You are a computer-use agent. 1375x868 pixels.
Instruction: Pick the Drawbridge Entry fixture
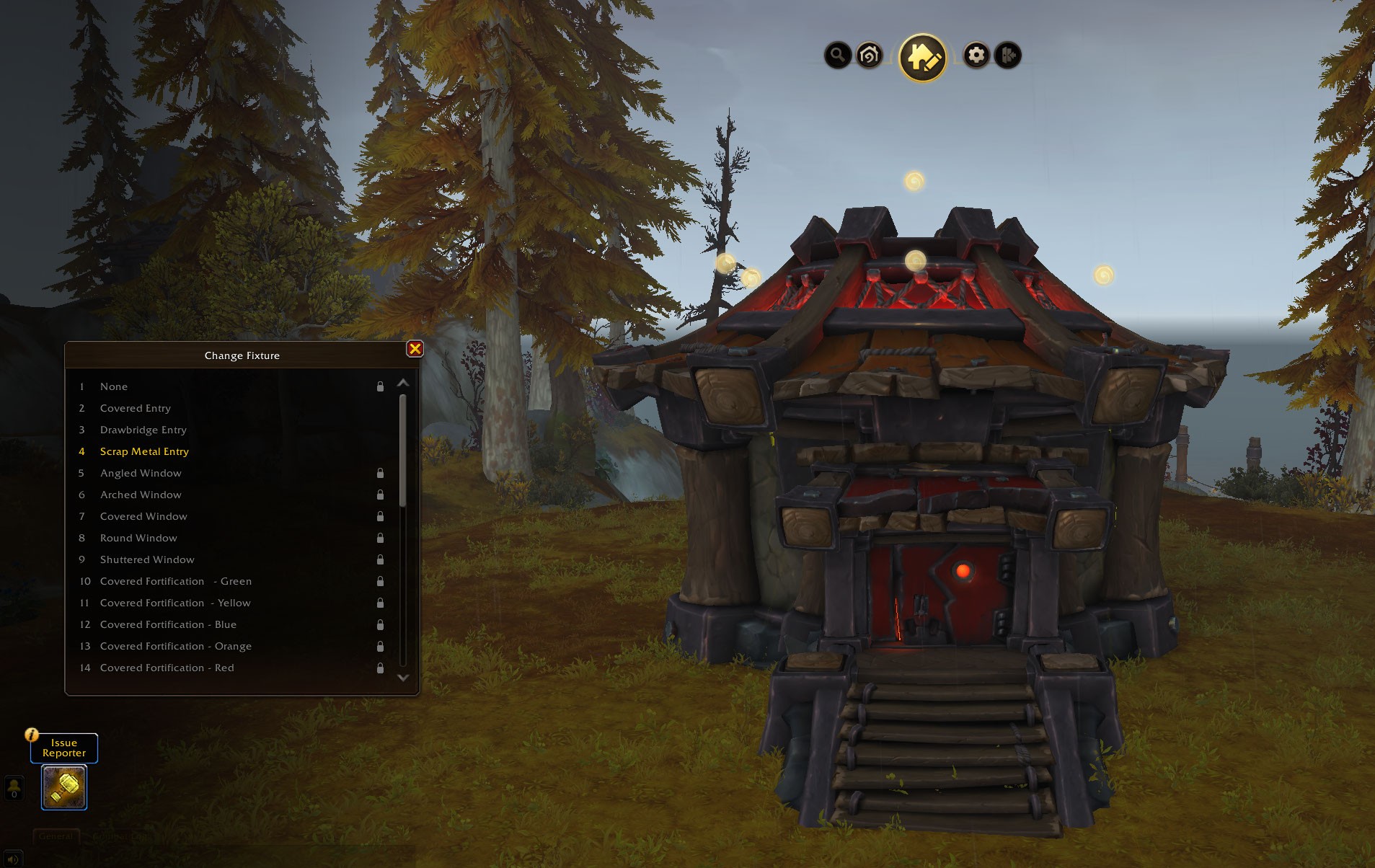pos(143,430)
